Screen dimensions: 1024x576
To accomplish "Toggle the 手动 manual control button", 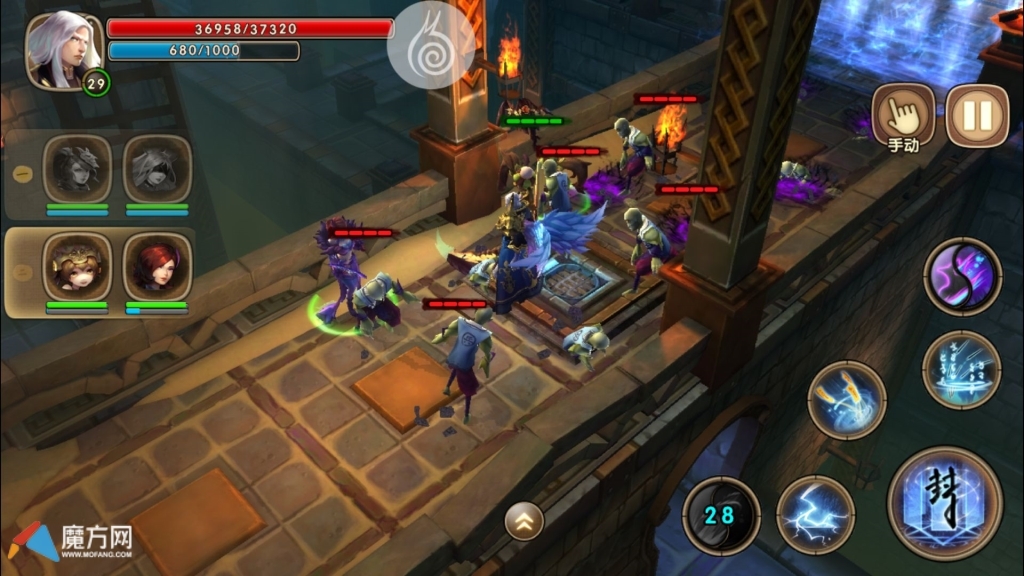I will coord(903,115).
